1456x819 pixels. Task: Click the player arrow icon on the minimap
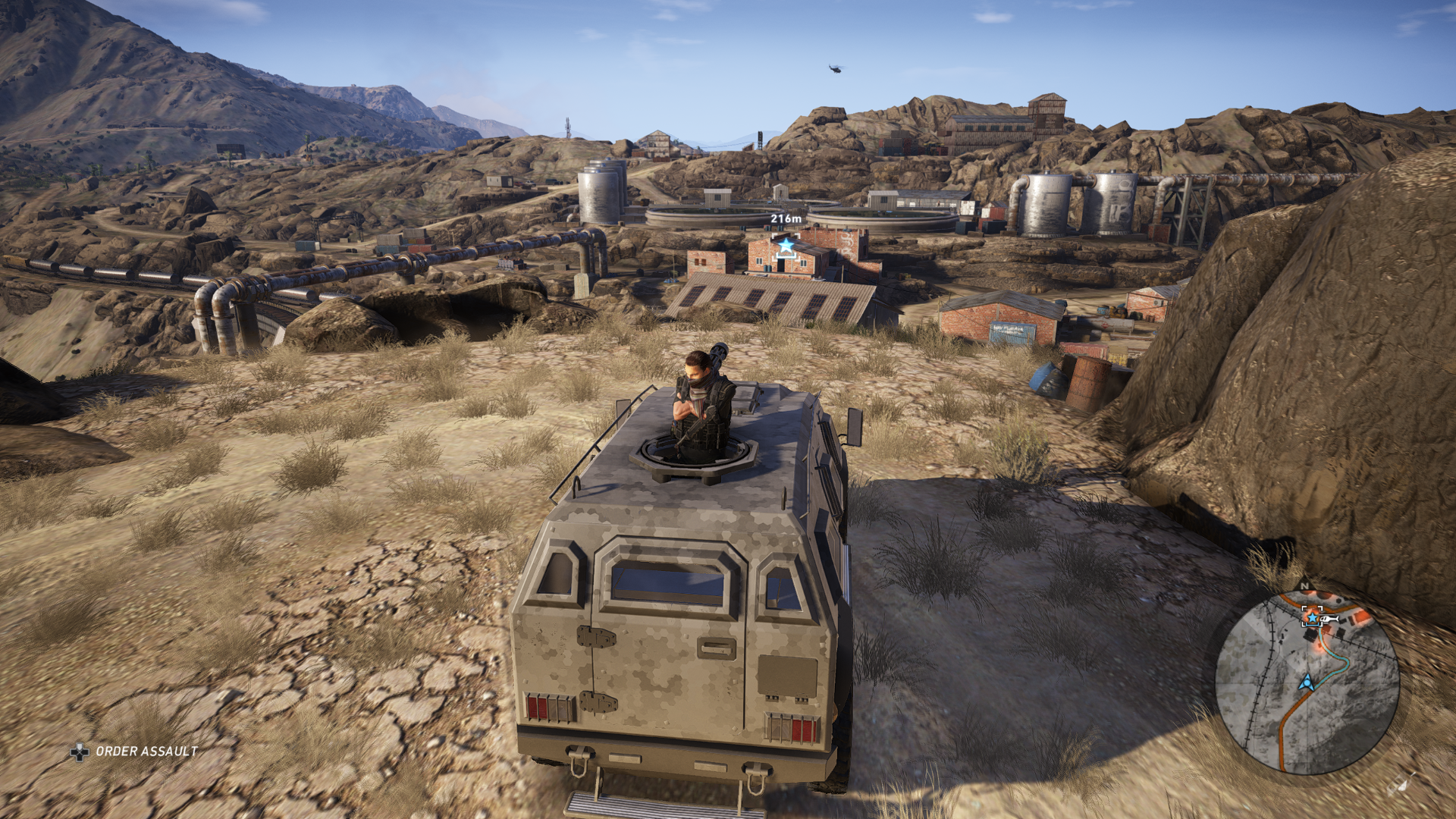click(x=1307, y=682)
